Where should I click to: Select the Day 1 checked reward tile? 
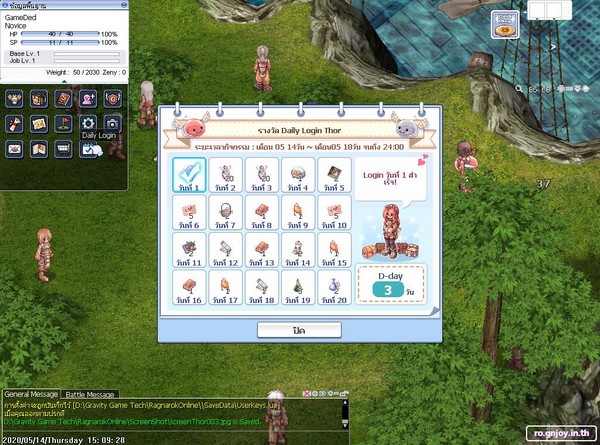[188, 174]
